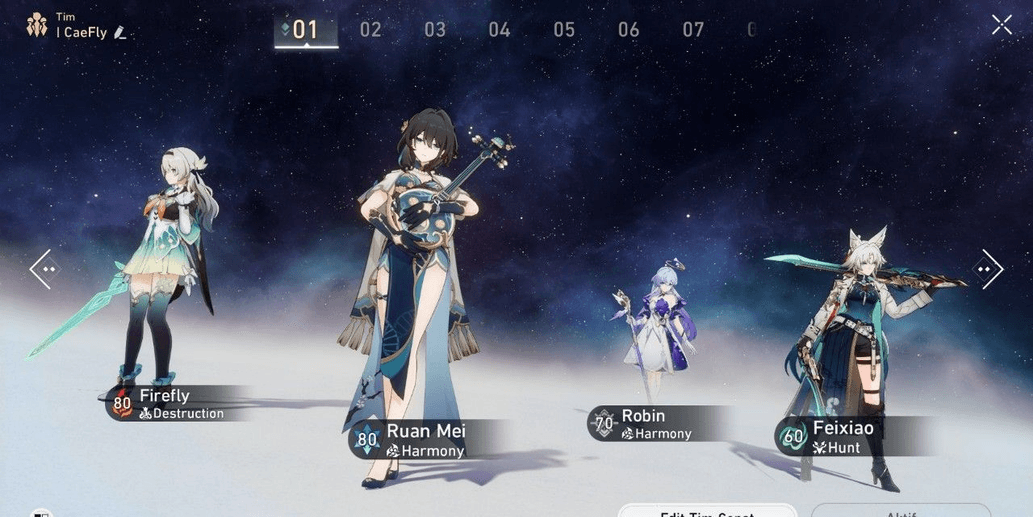
Task: Edit the team name with the pencil icon
Action: pyautogui.click(x=120, y=33)
